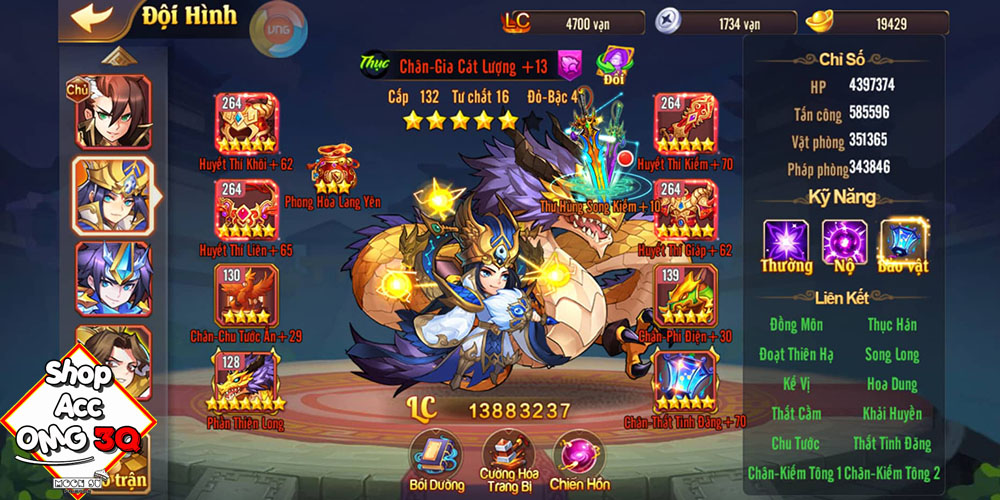View the Bảo vật skill
1000x500 pixels.
(902, 242)
